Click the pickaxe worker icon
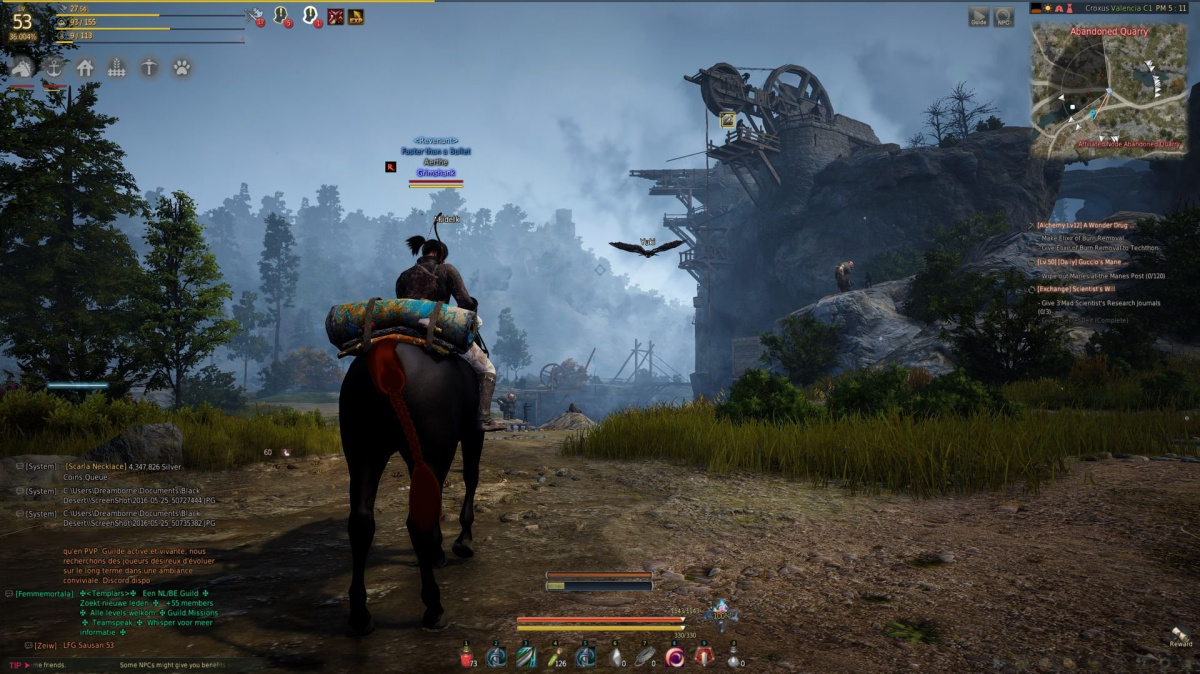This screenshot has height=674, width=1200. point(148,67)
